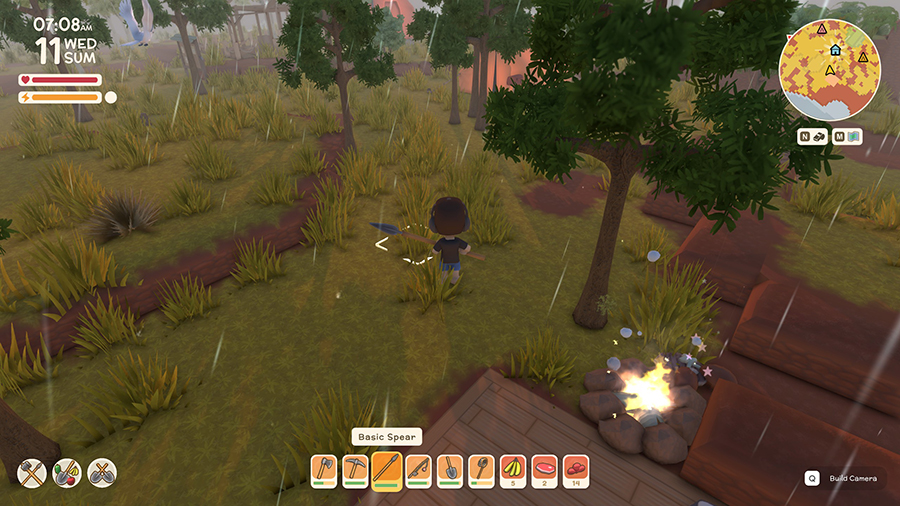Image resolution: width=900 pixels, height=506 pixels.
Task: Select the red berries stack slot
Action: 574,469
